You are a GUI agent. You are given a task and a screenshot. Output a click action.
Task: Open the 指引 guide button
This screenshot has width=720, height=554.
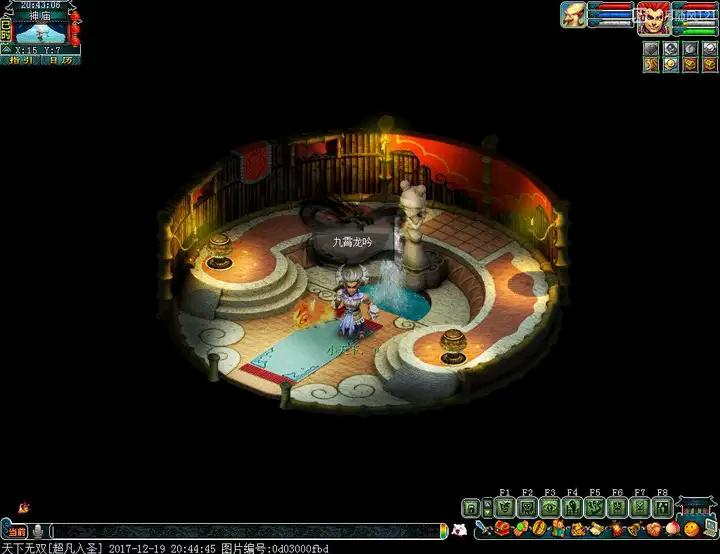[x=20, y=60]
